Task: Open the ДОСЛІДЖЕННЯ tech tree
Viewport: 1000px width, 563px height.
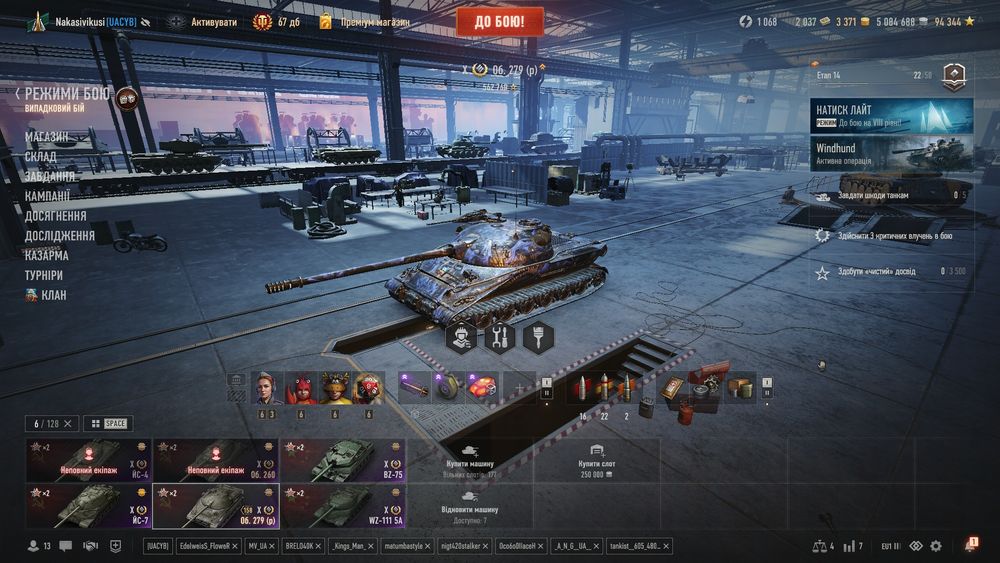Action: (60, 236)
